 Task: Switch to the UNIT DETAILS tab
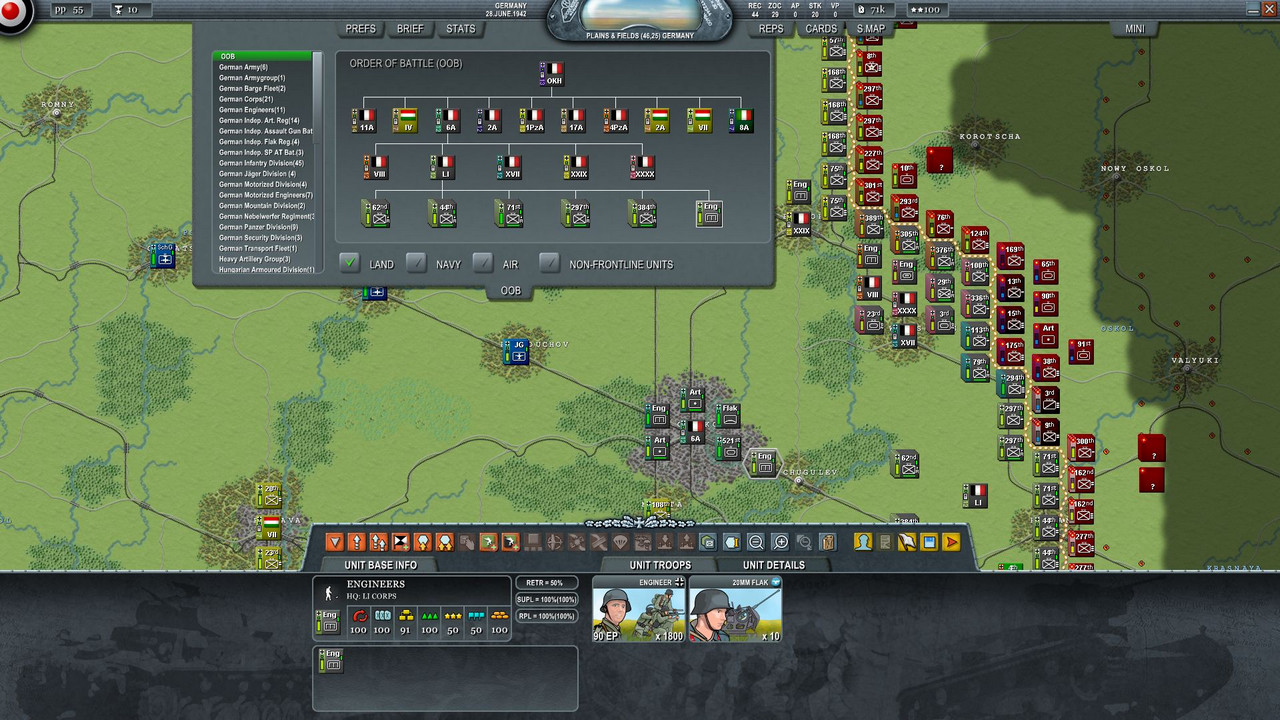point(772,565)
